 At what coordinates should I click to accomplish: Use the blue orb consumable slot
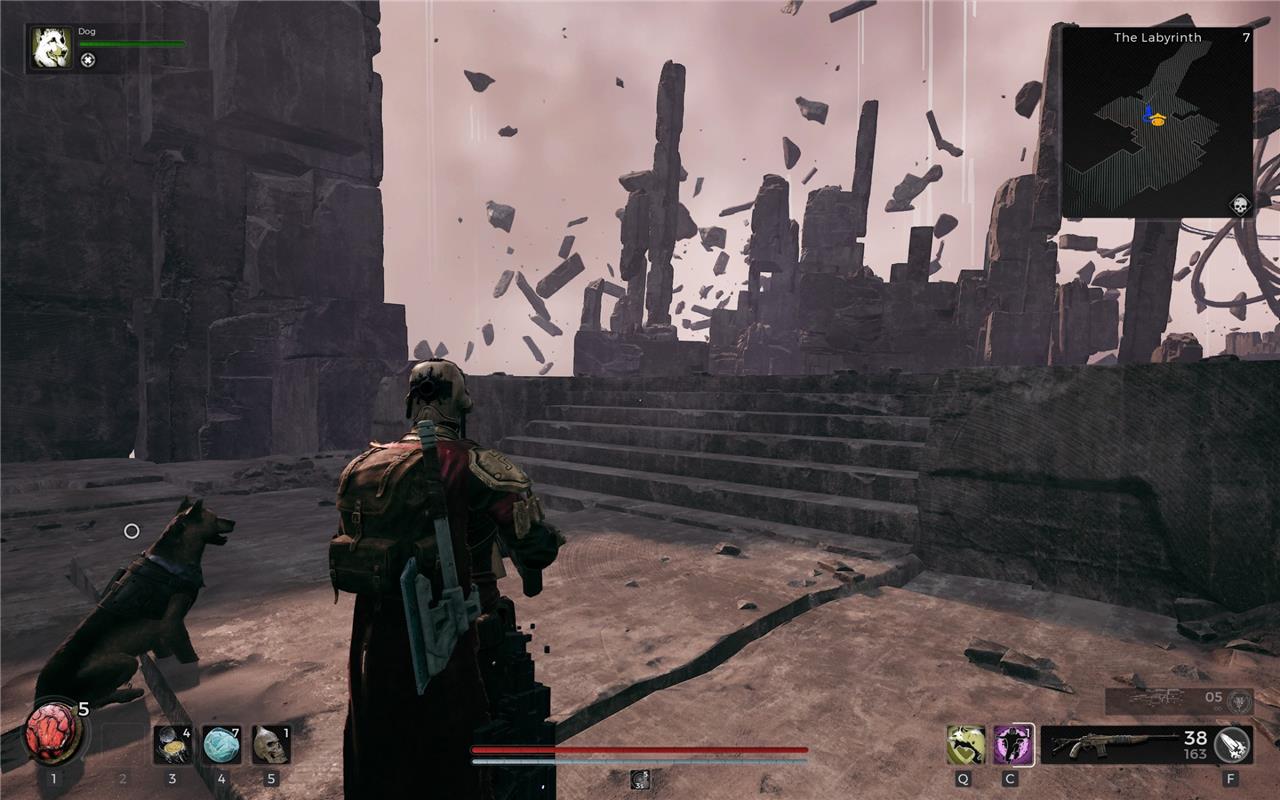click(x=221, y=745)
